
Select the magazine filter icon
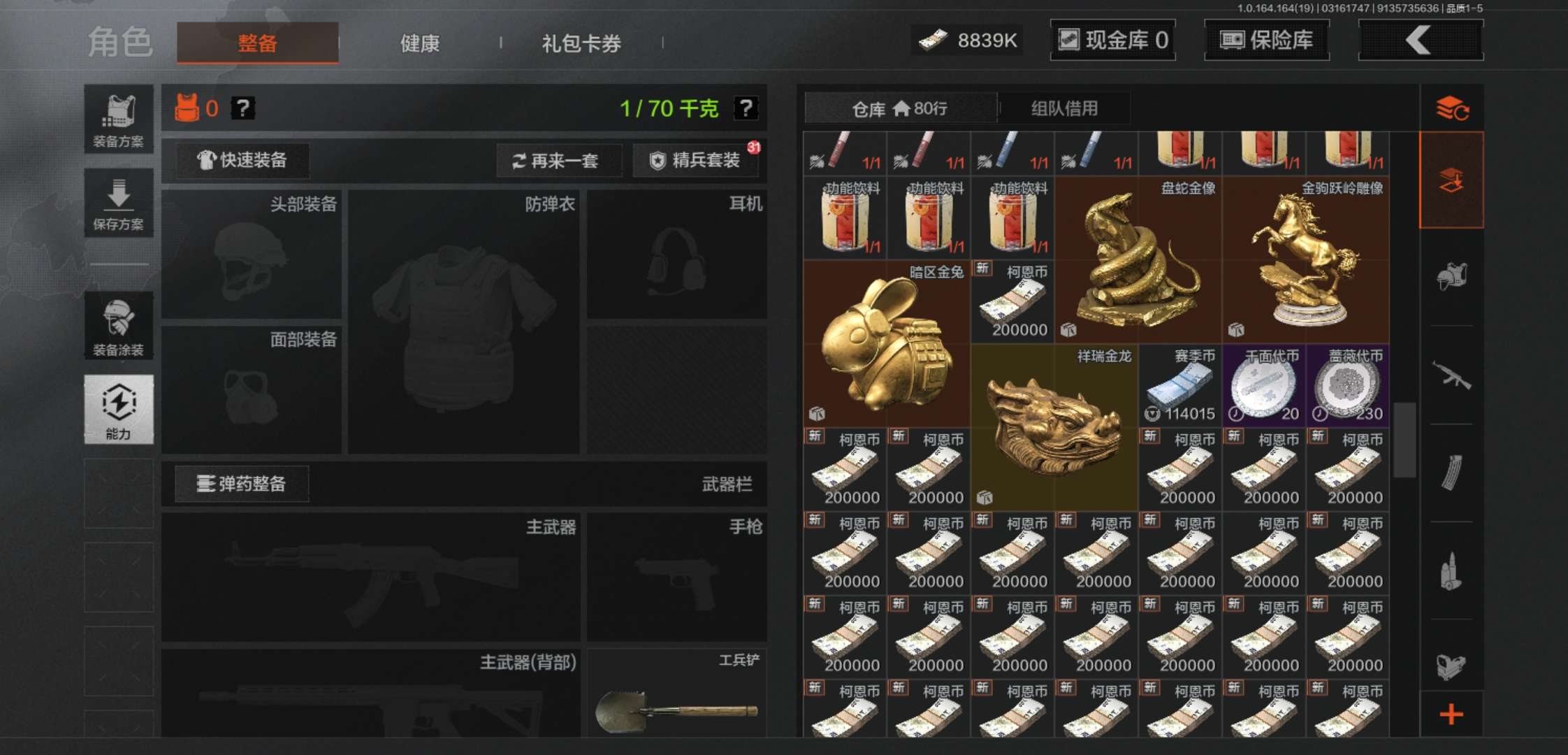pyautogui.click(x=1452, y=472)
